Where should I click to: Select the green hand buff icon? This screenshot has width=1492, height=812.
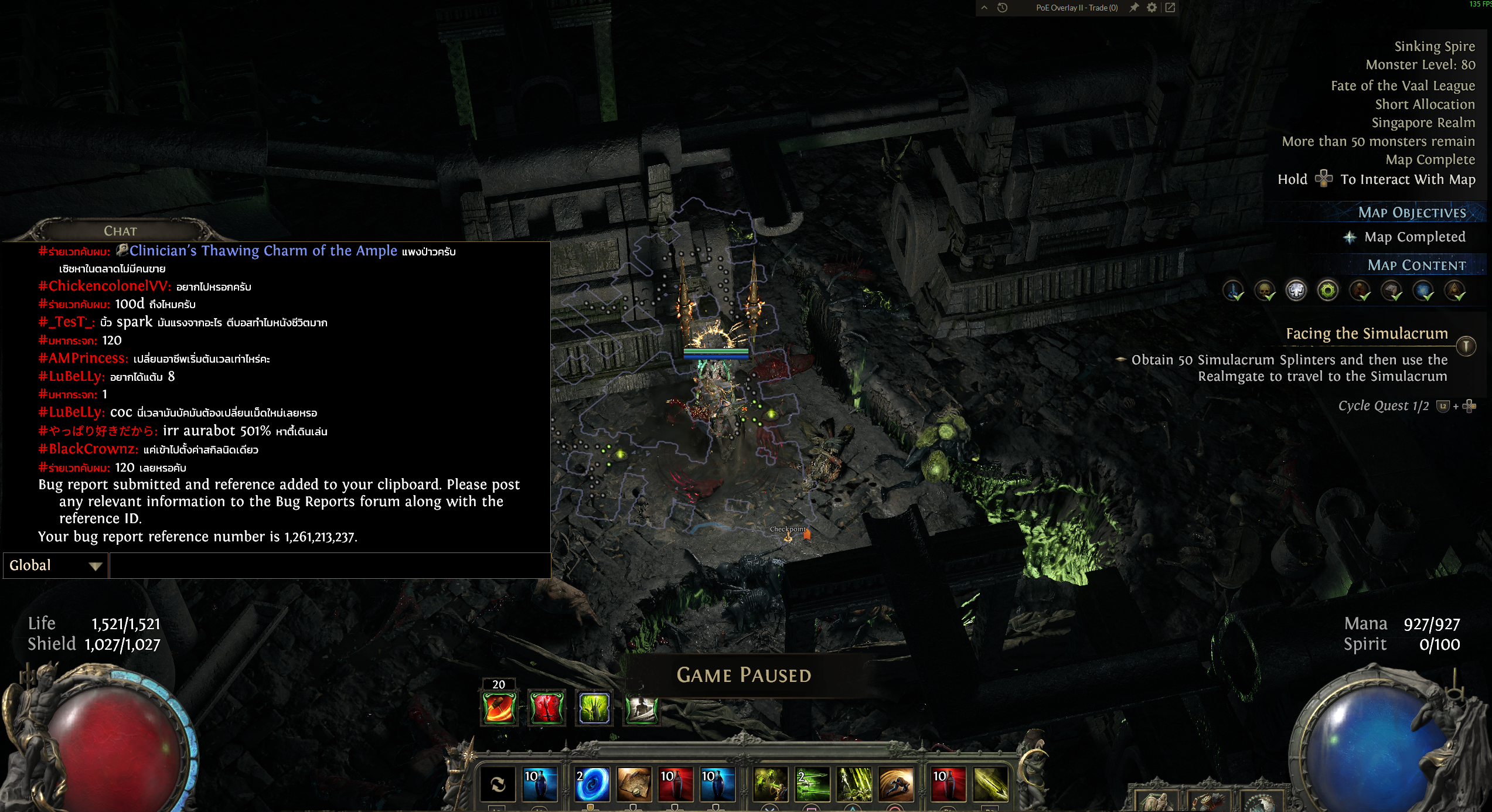pyautogui.click(x=594, y=707)
